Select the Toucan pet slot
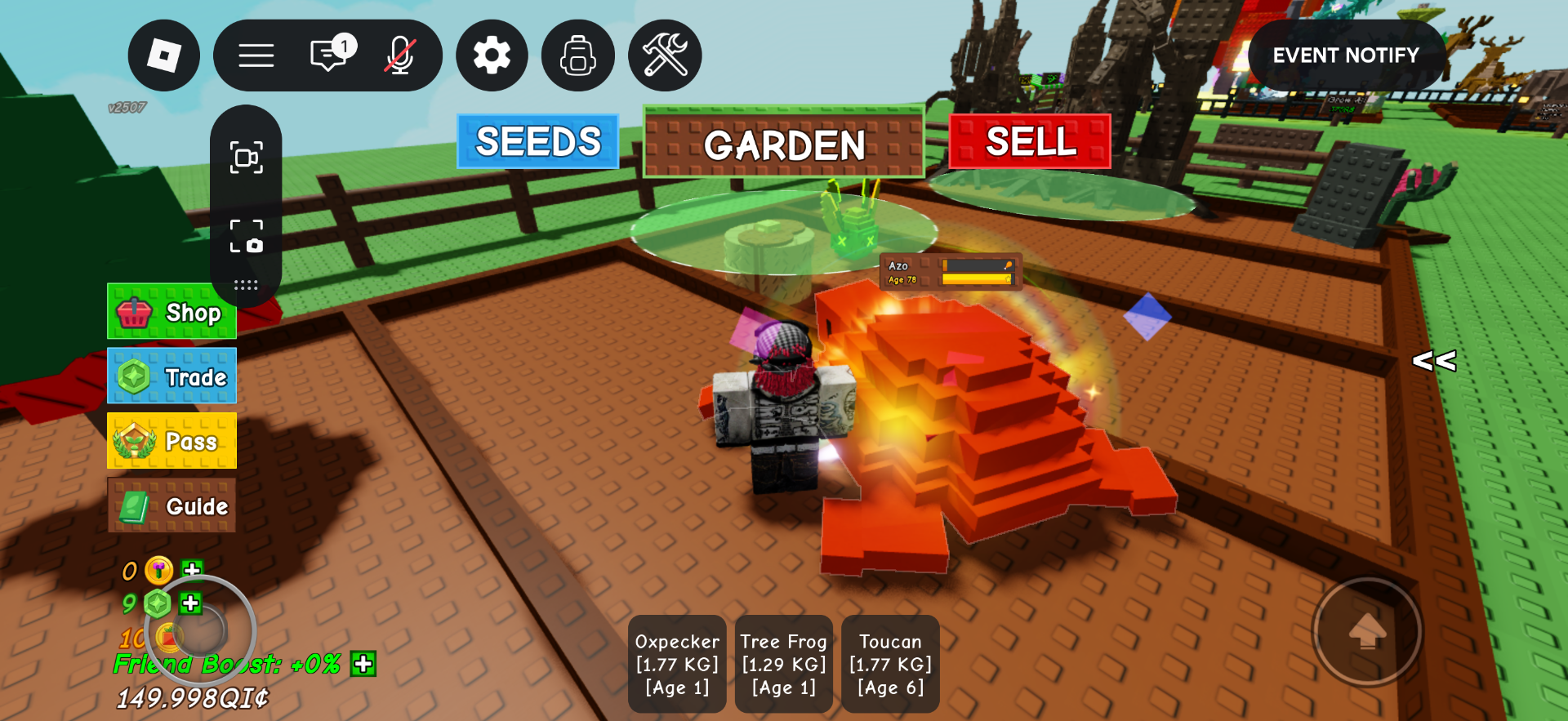Viewport: 1568px width, 721px height. click(890, 664)
